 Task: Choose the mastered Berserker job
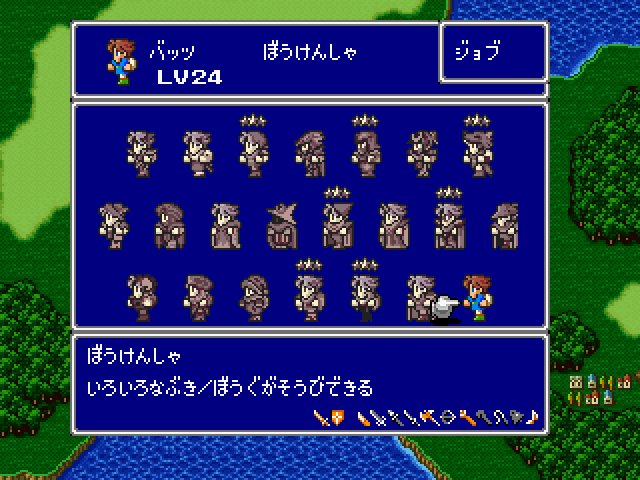[476, 153]
